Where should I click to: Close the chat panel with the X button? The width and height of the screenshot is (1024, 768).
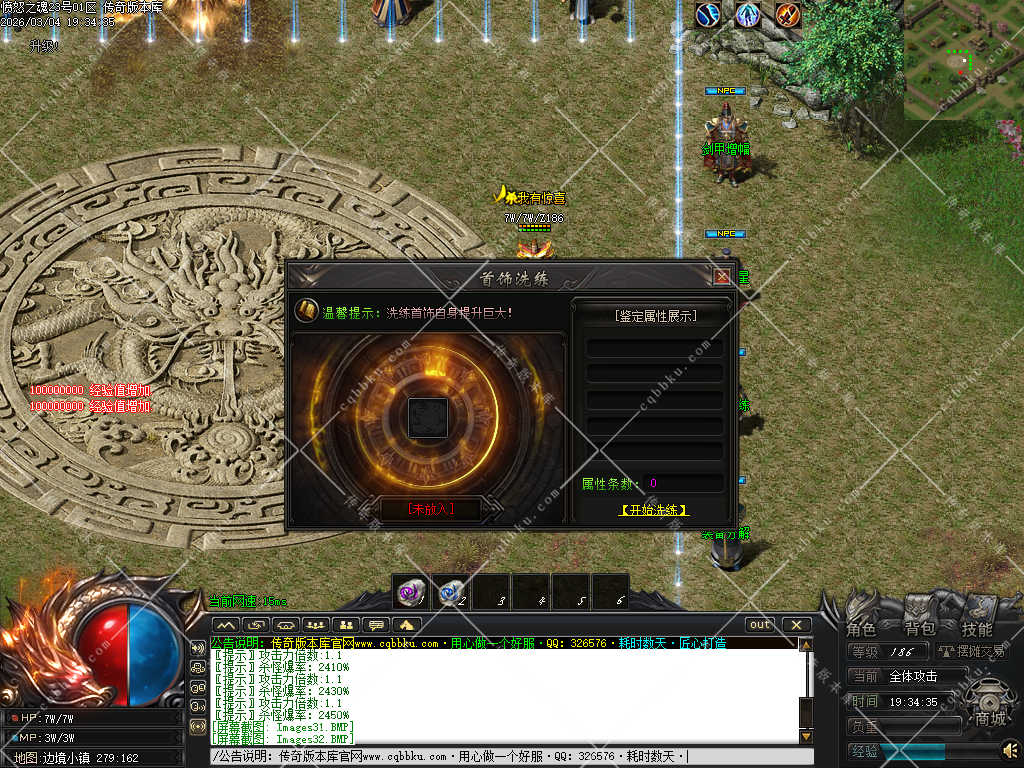tap(796, 625)
